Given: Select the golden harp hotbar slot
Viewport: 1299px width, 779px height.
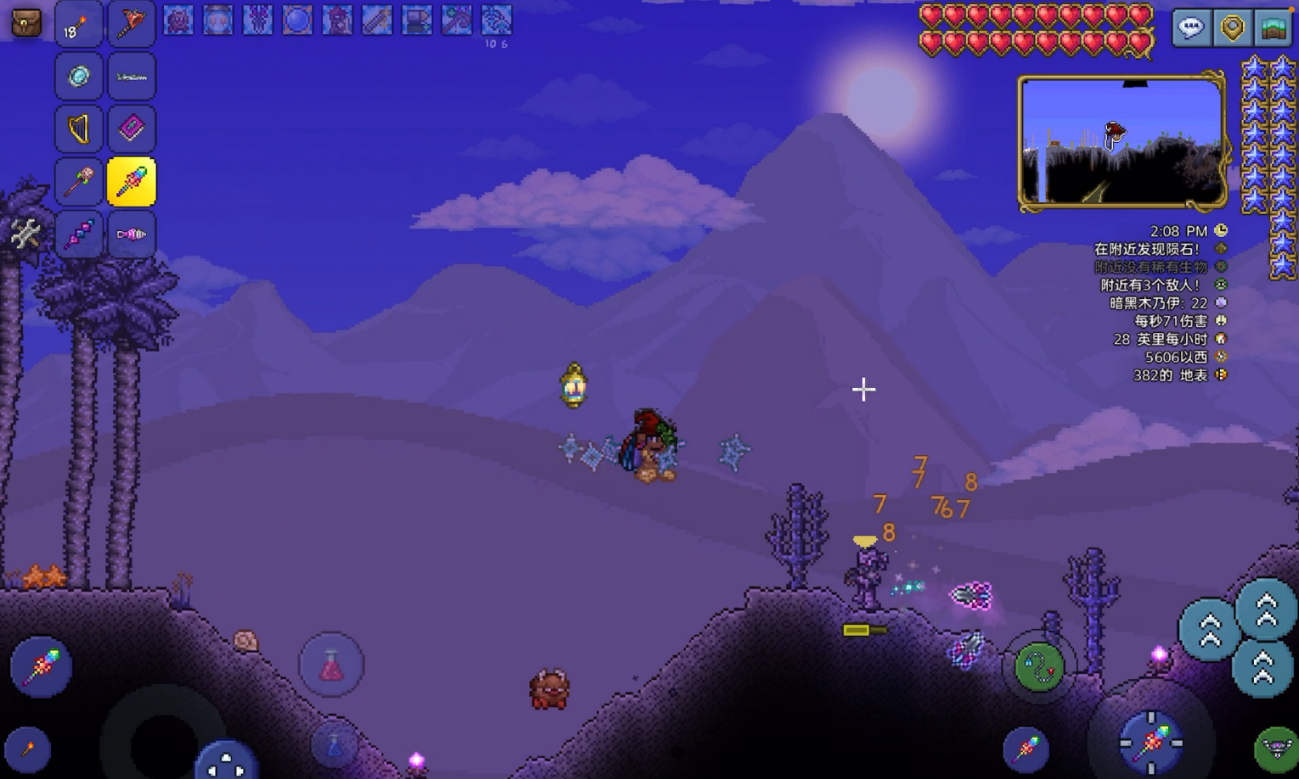Looking at the screenshot, I should [79, 129].
